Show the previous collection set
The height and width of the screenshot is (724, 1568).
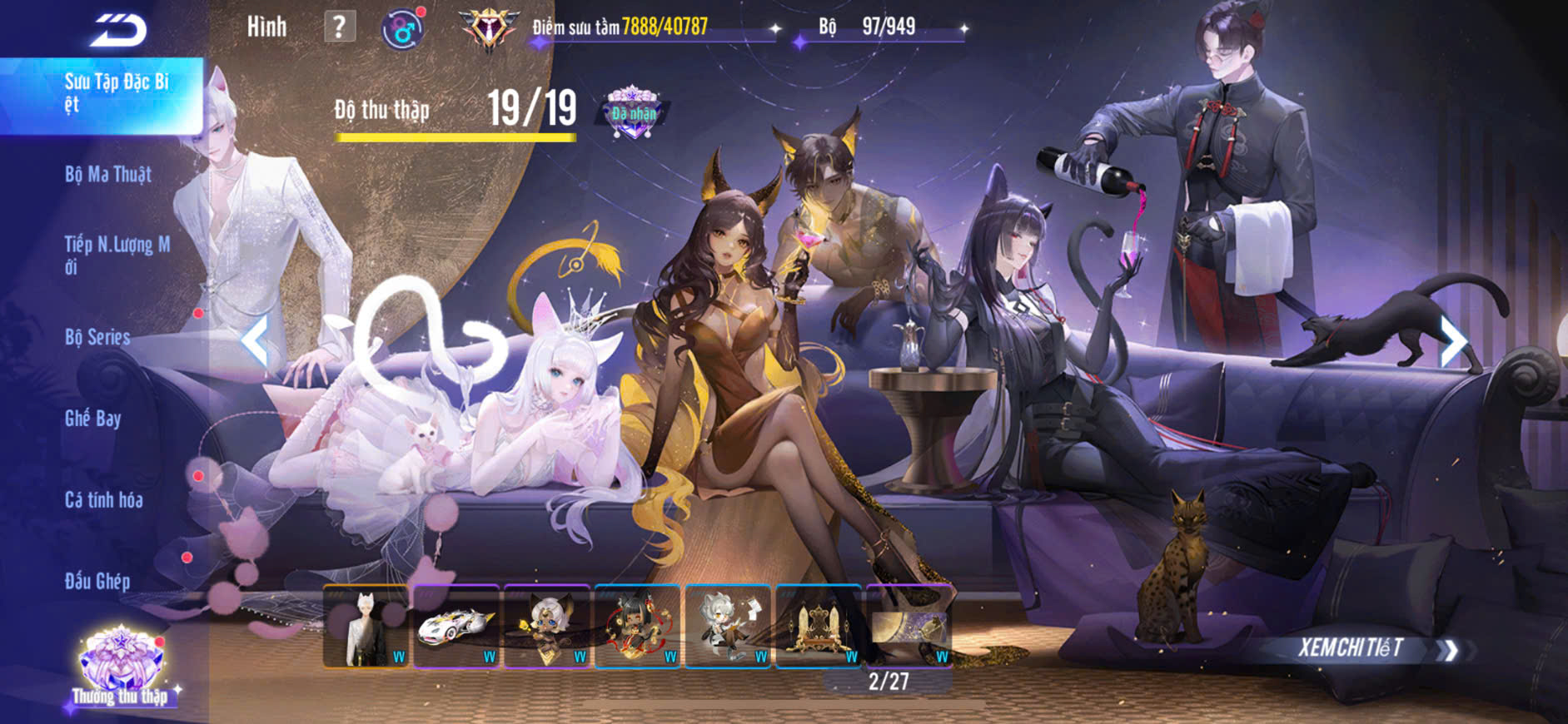(255, 340)
